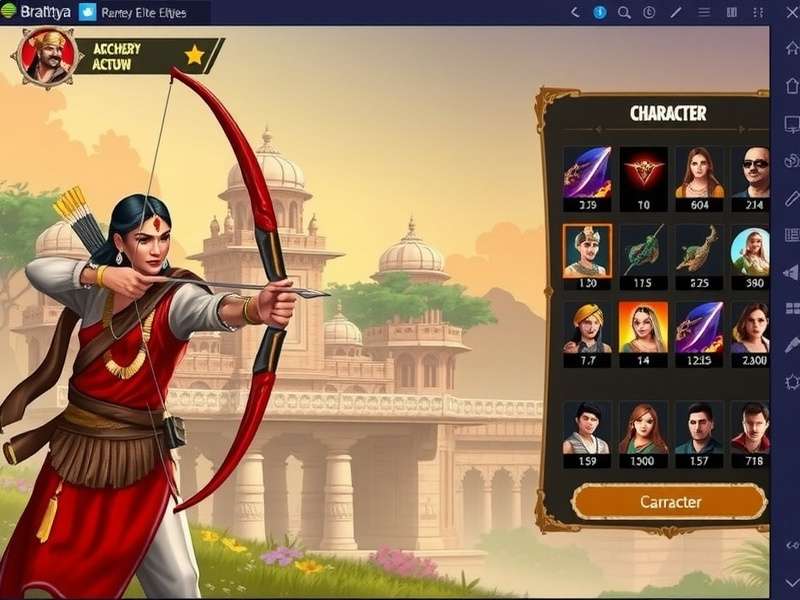The width and height of the screenshot is (800, 600).
Task: Switch to the Ramey Elite Elijies tab
Action: 142,13
